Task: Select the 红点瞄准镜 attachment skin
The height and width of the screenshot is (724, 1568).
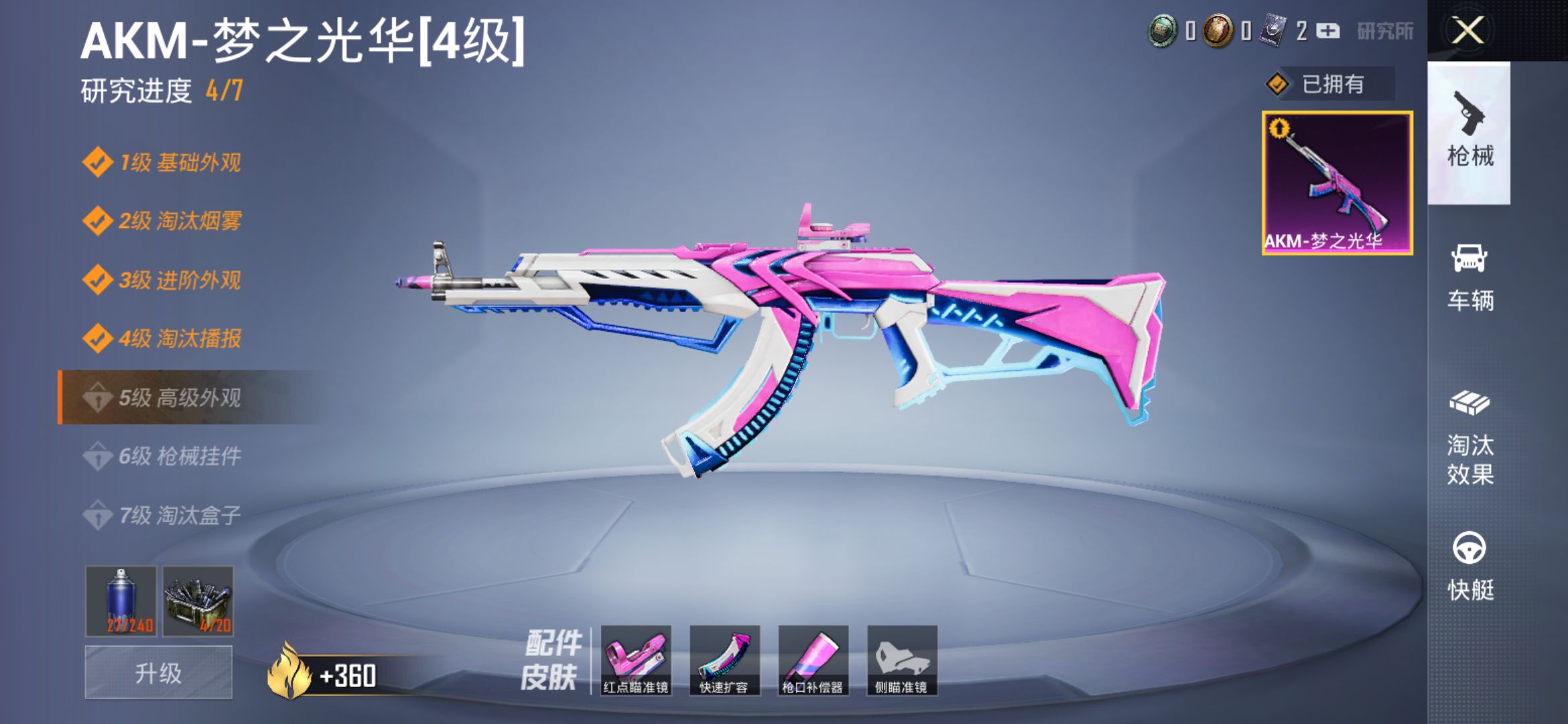Action: [x=636, y=660]
